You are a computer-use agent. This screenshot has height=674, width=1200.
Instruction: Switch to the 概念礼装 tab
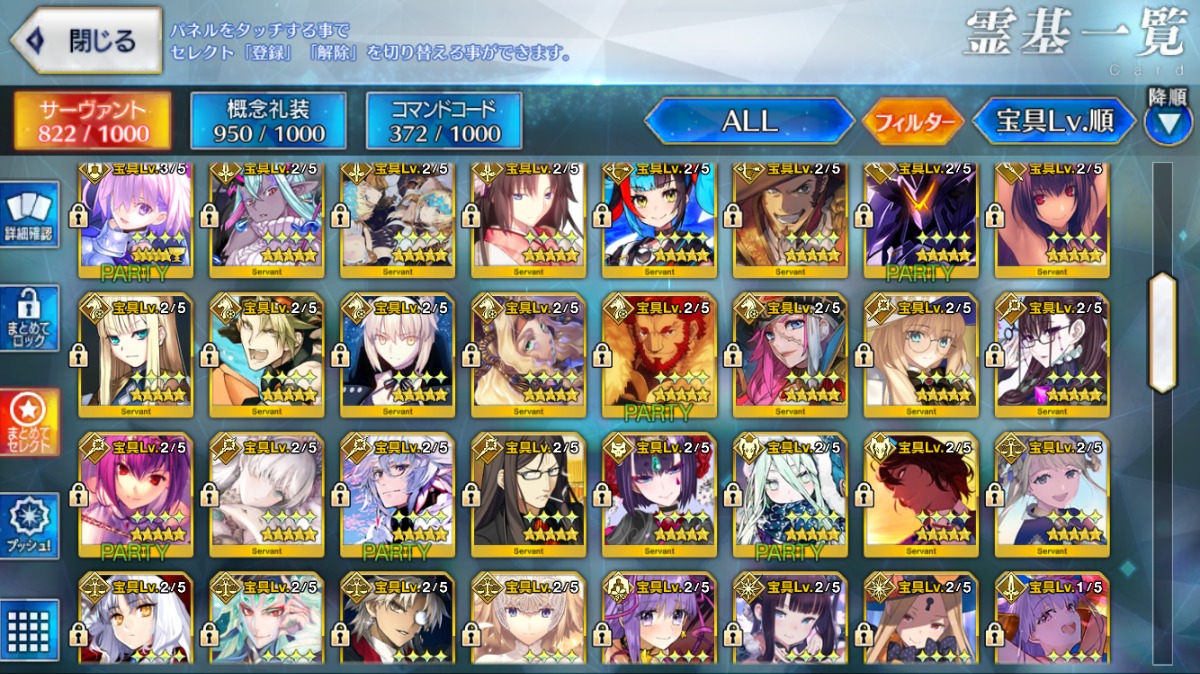point(269,121)
